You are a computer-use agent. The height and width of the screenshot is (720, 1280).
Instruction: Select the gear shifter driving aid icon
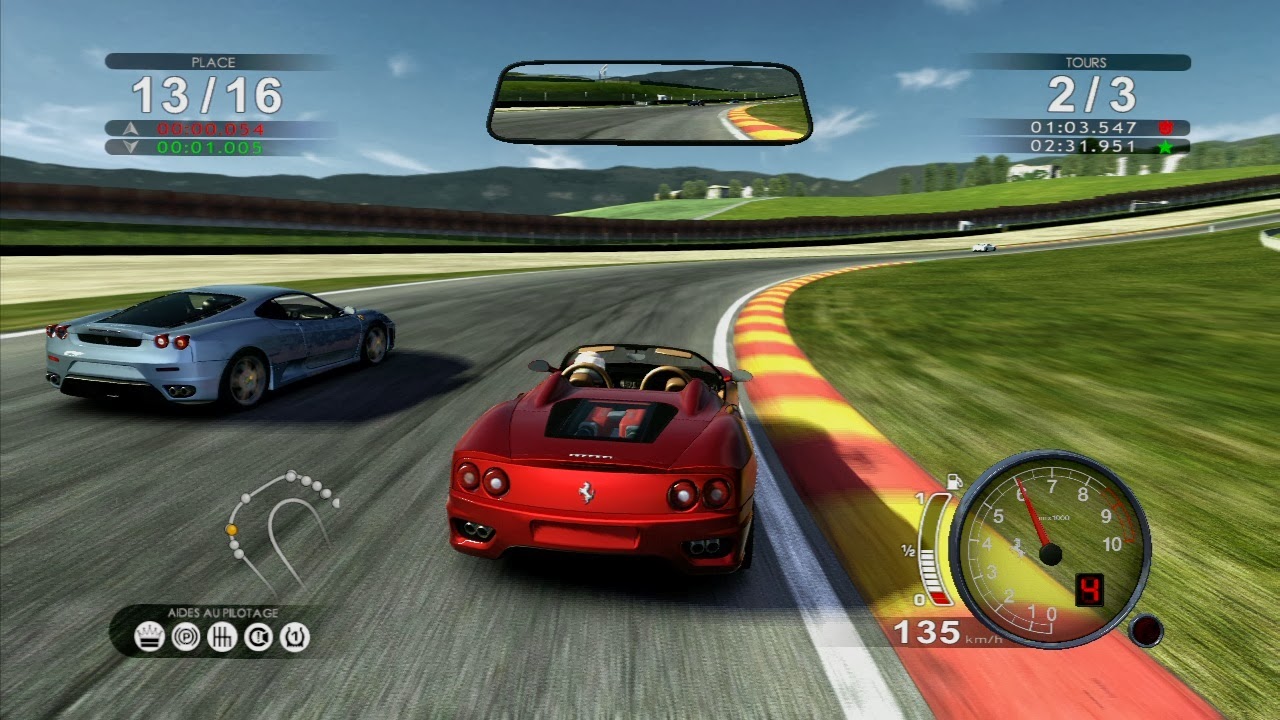click(x=222, y=637)
